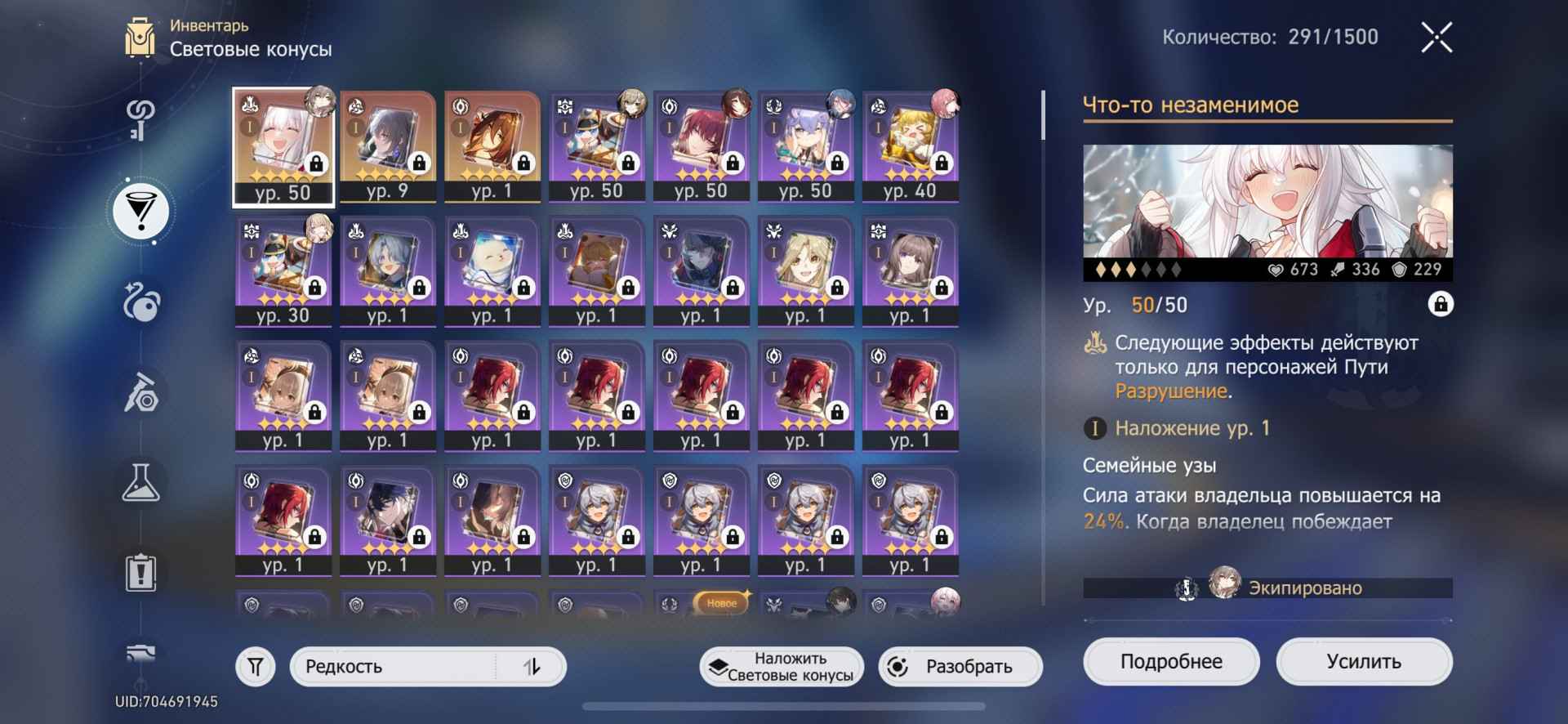Select the Light Cones funnel category icon
The height and width of the screenshot is (724, 1568).
coord(139,211)
